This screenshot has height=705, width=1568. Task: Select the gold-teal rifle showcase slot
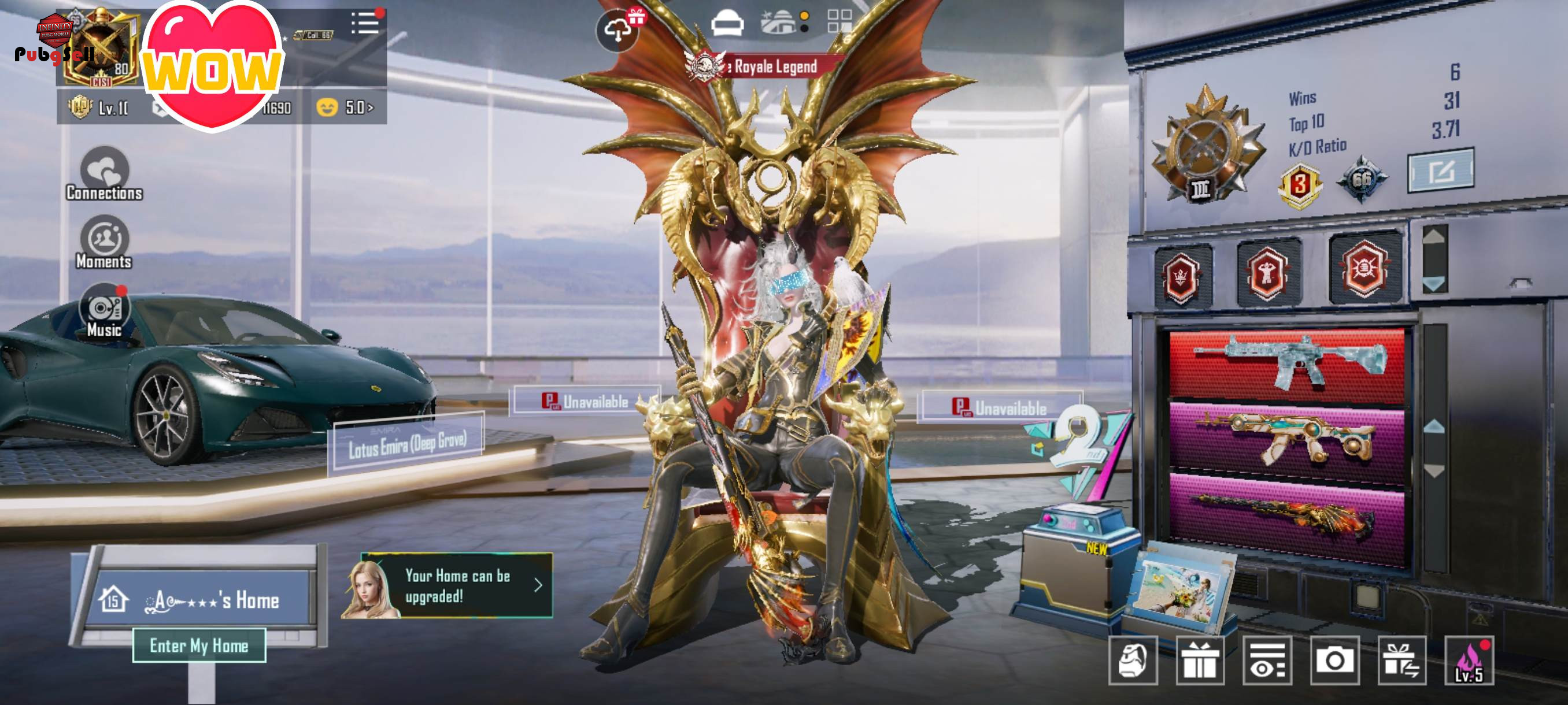click(1287, 437)
